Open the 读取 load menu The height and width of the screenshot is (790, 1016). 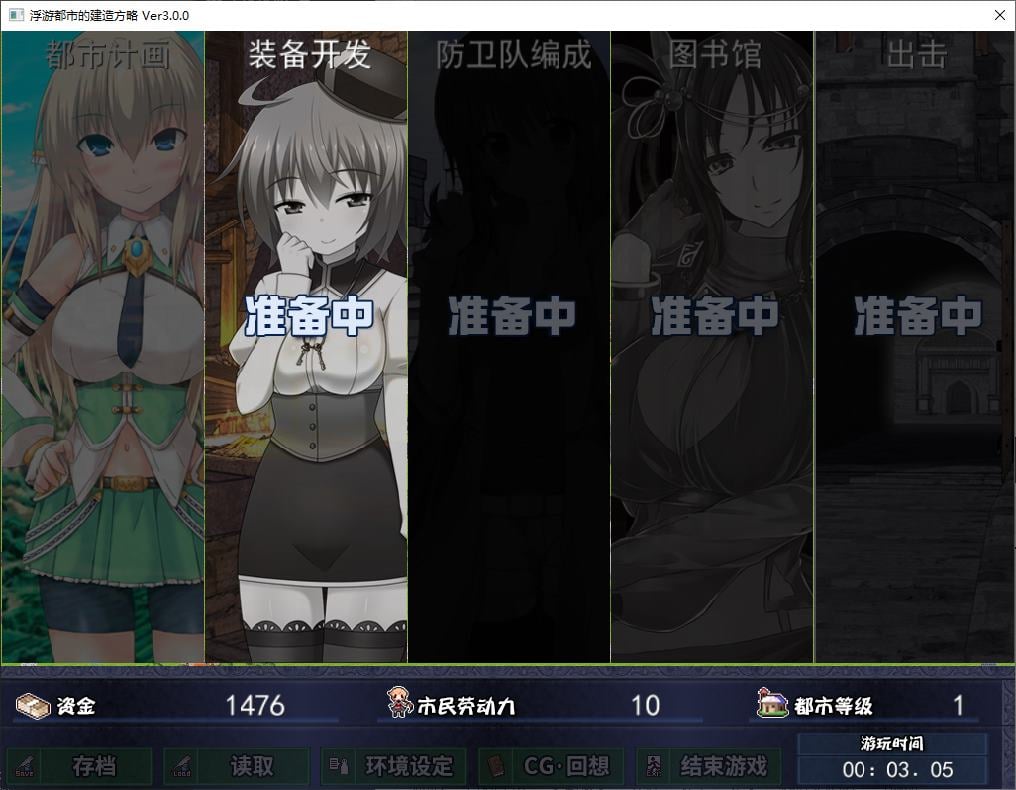[x=238, y=767]
